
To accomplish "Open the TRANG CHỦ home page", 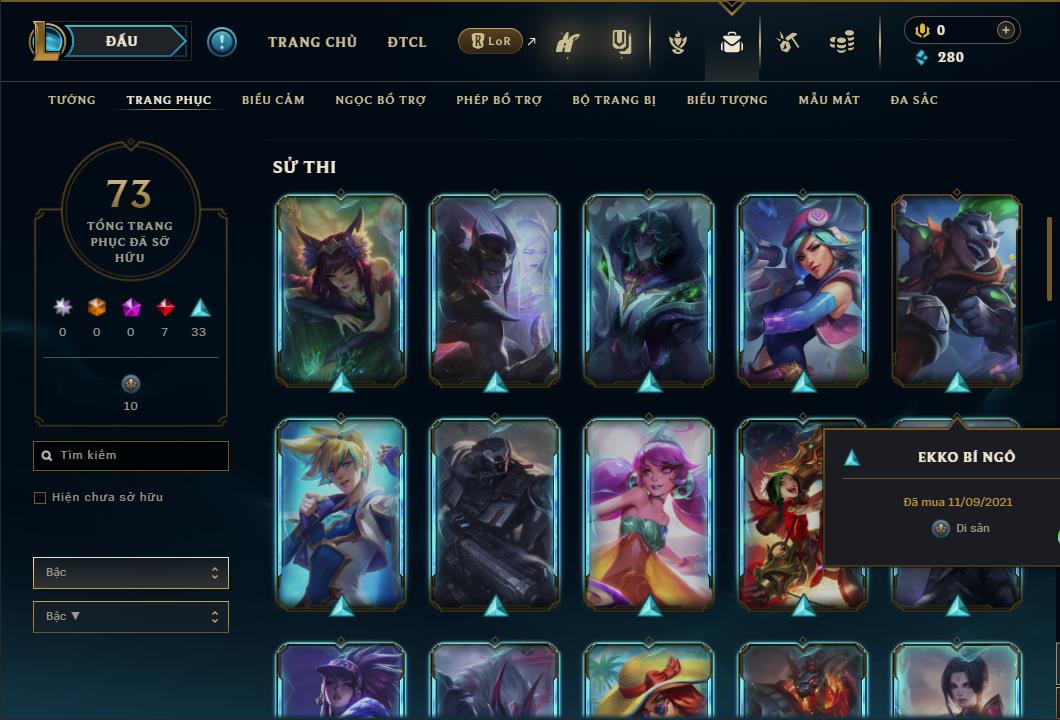I will pos(312,42).
